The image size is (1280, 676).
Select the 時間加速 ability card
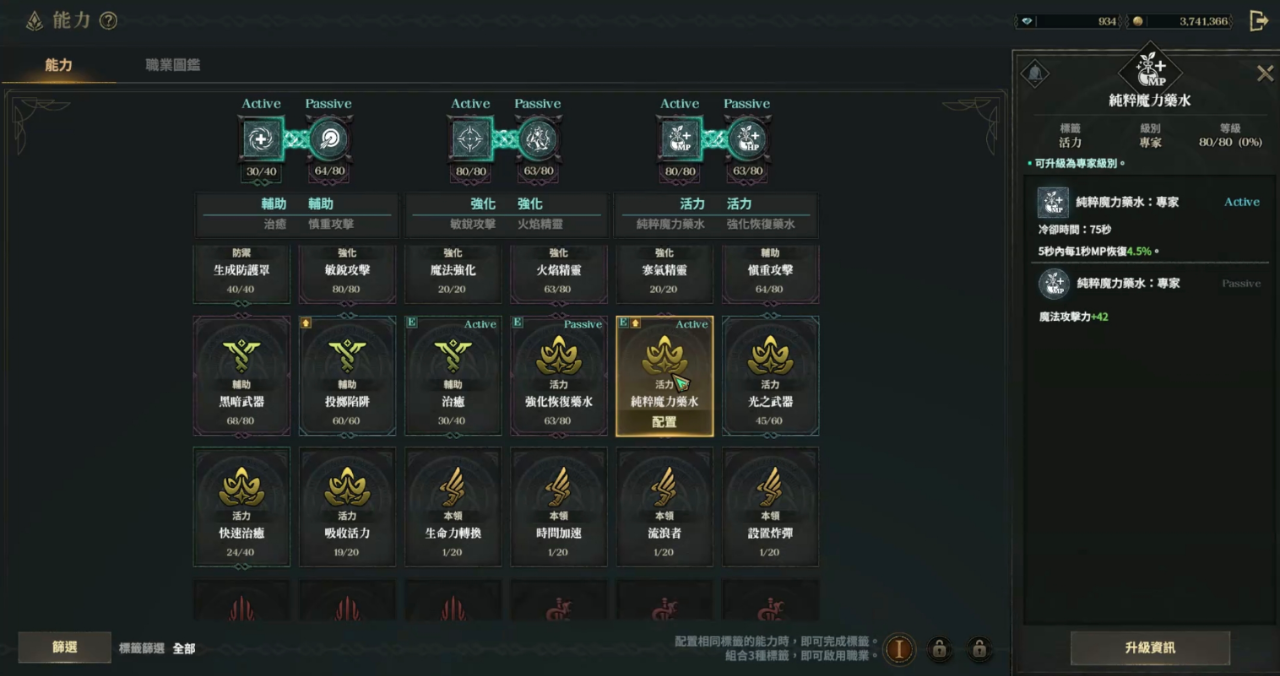559,507
